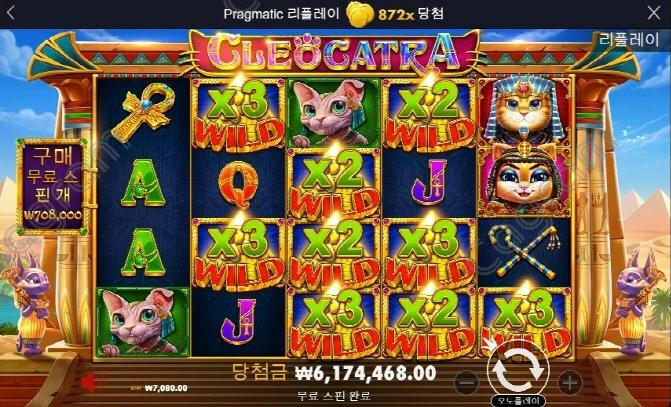Decrease the bet with the minus button
671x407 pixels.
click(465, 381)
